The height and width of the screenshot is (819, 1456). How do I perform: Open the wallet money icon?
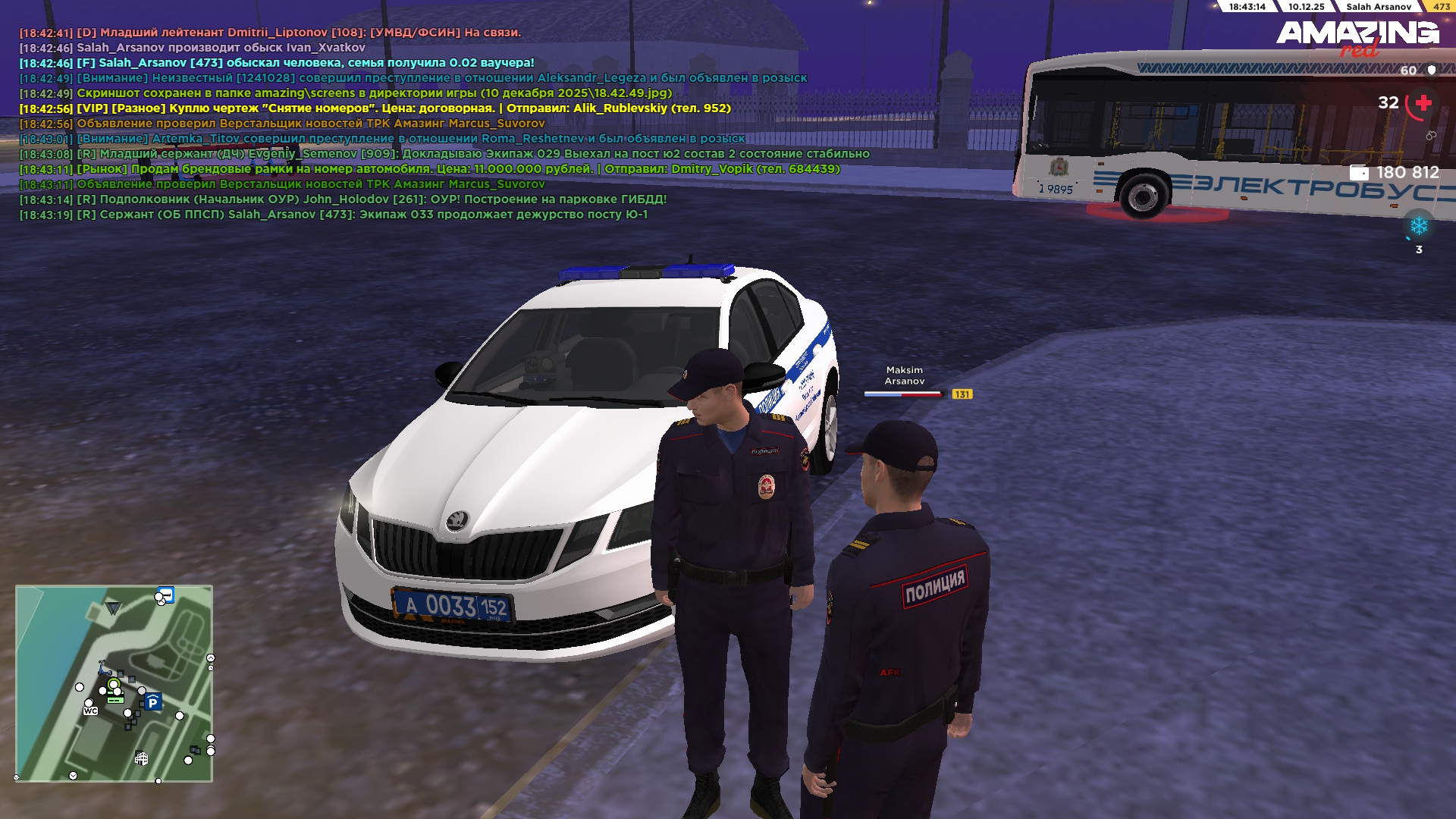[1359, 173]
